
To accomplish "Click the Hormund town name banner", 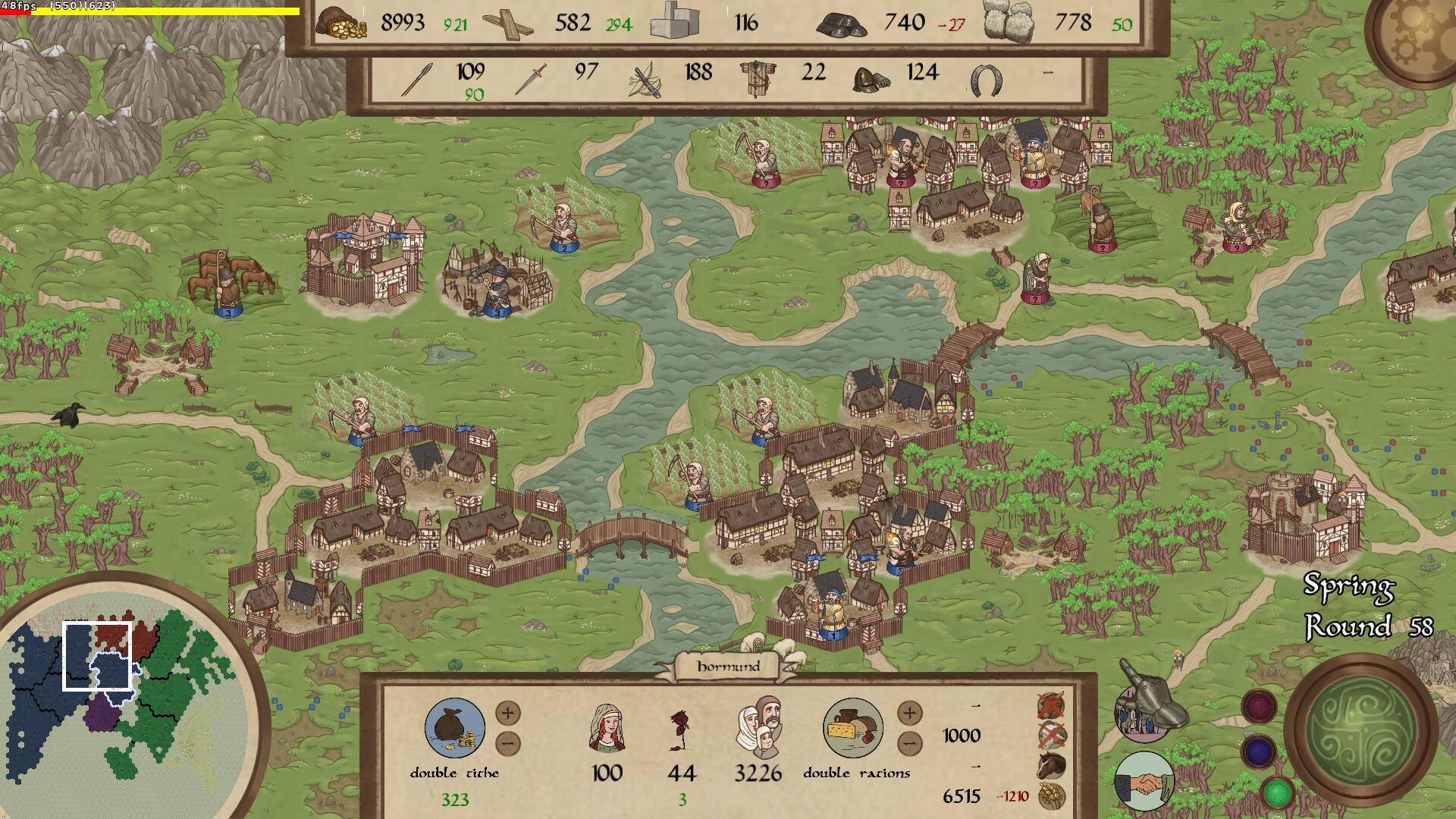I will pyautogui.click(x=728, y=667).
